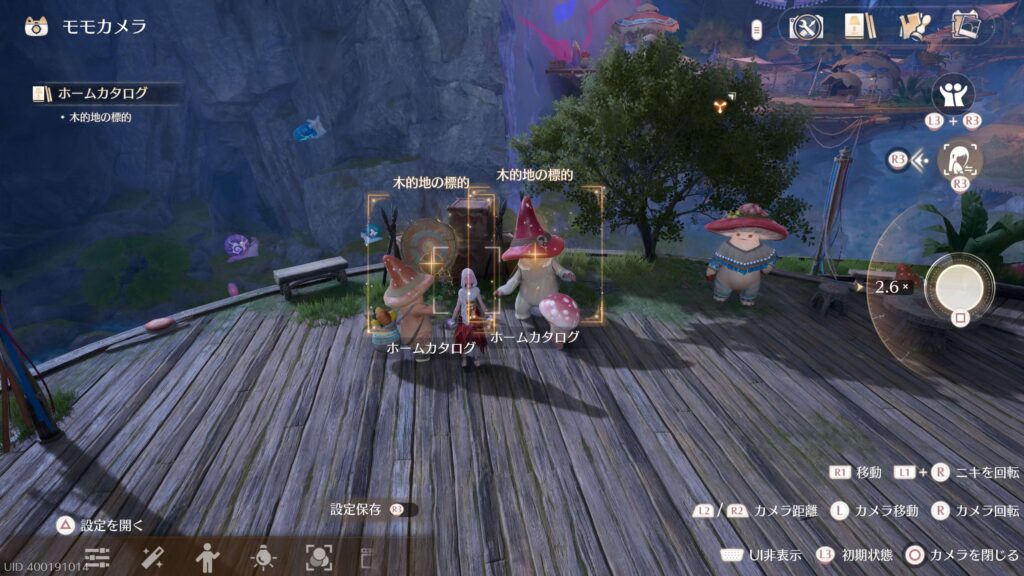The height and width of the screenshot is (576, 1024).
Task: Click the UI非表示 hide UI label
Action: click(x=775, y=555)
